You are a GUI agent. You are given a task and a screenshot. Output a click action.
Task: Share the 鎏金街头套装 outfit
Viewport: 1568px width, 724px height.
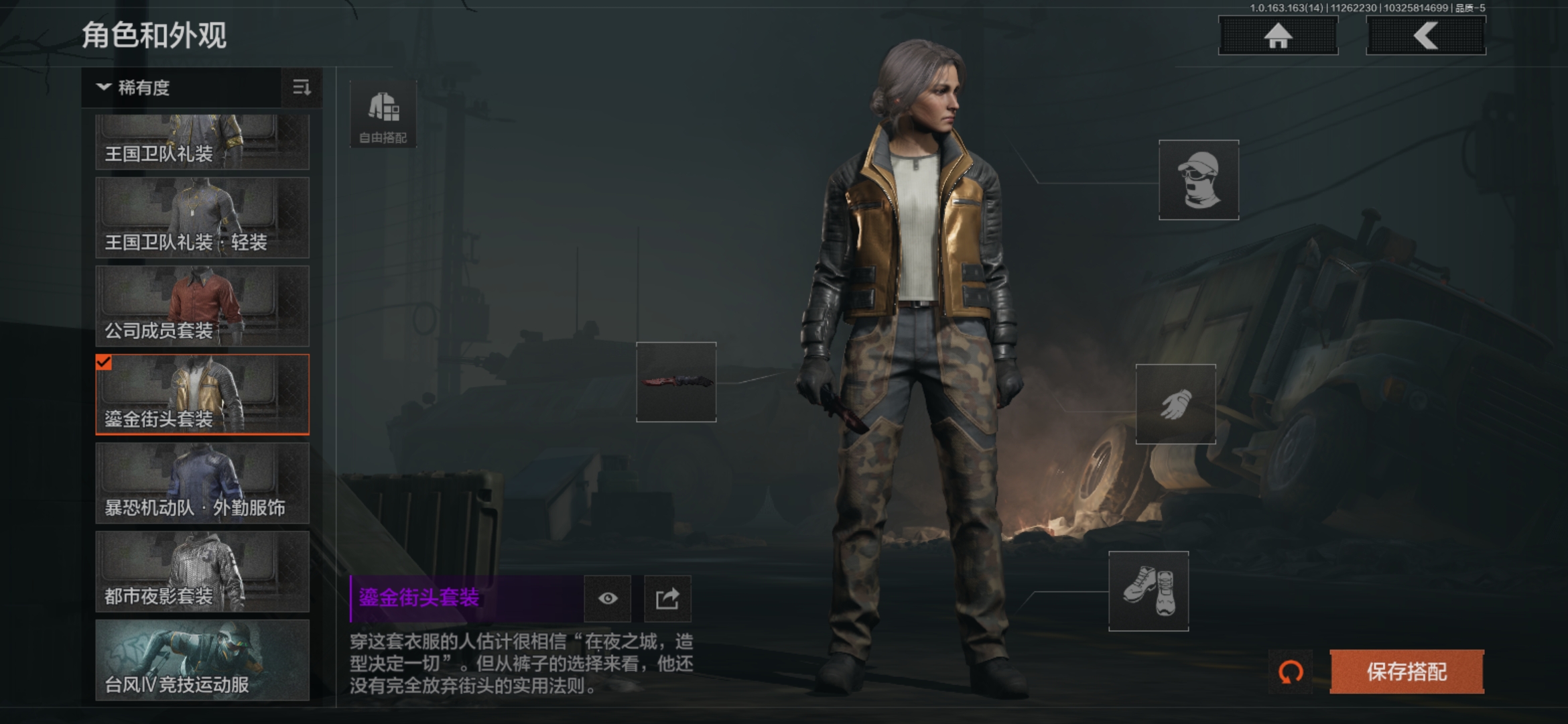(667, 598)
